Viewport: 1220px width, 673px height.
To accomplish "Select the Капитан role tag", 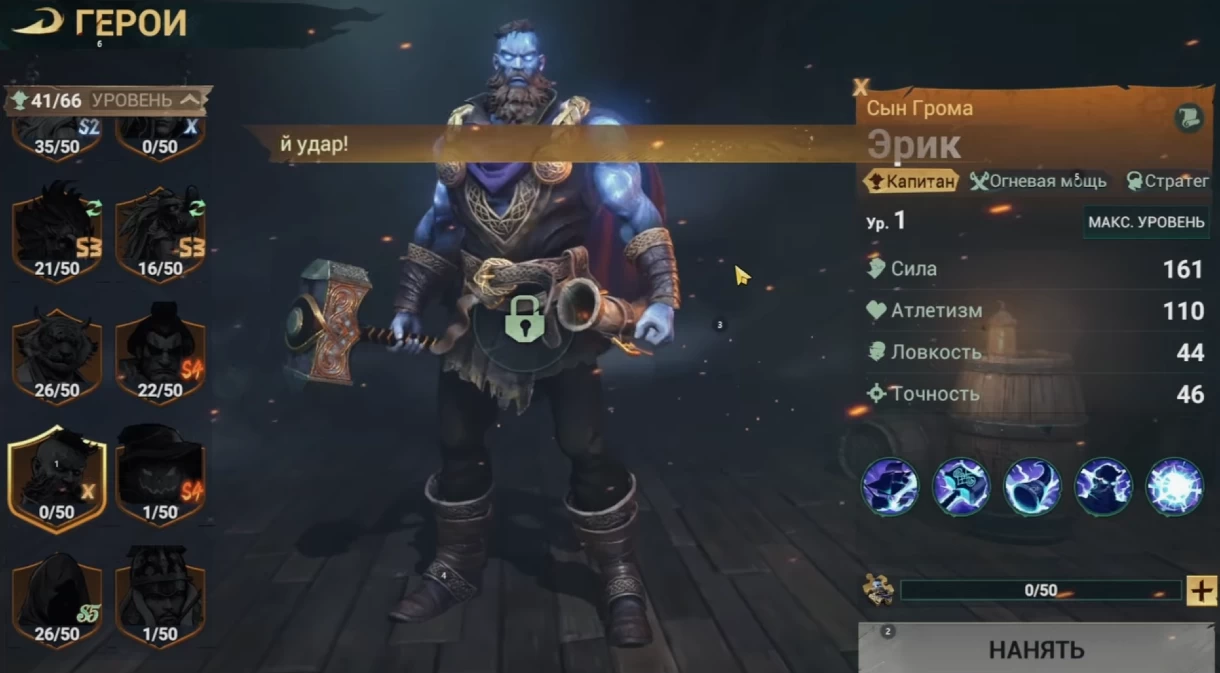I will 911,181.
